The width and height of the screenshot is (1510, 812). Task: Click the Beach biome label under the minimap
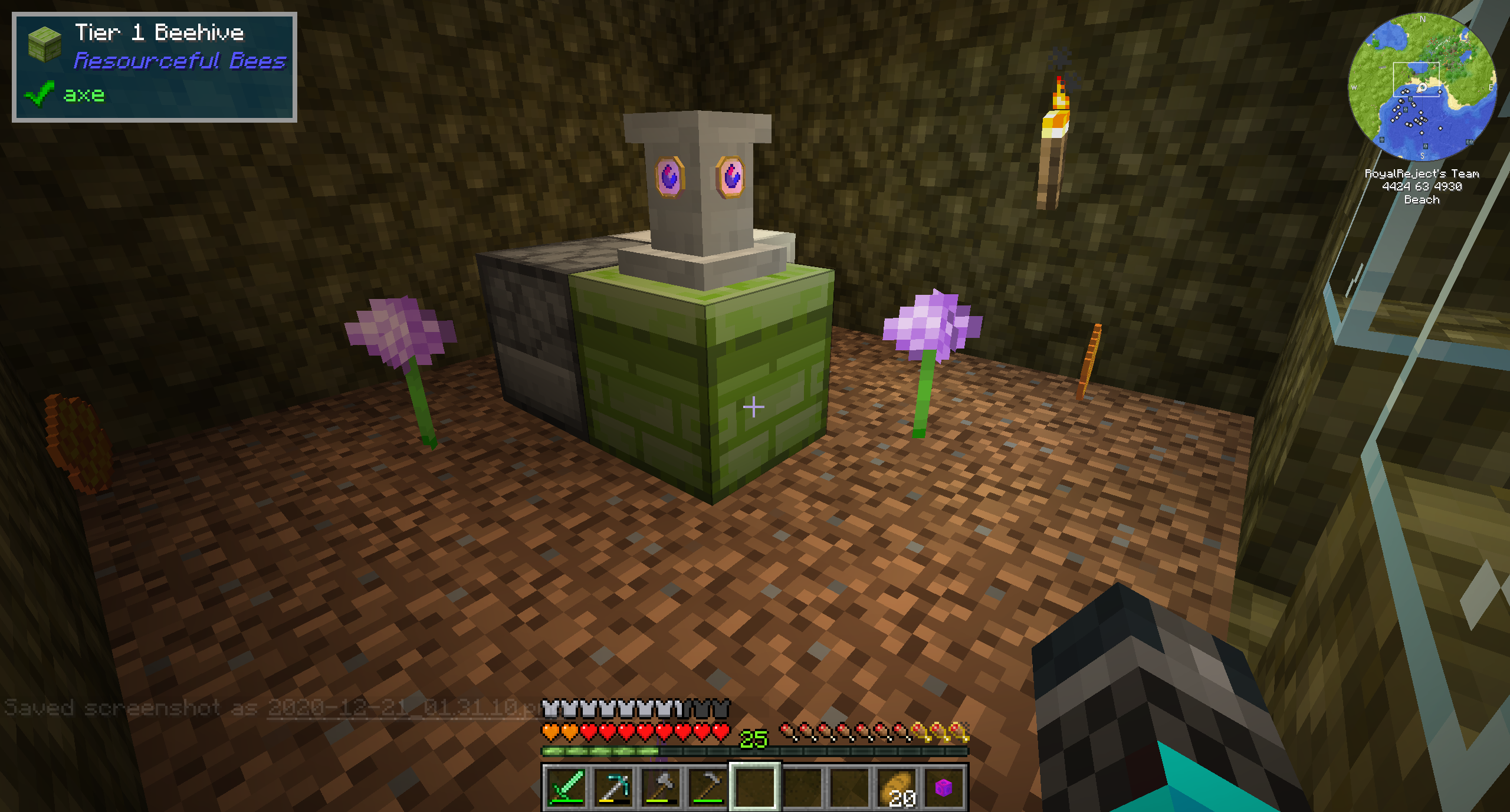1422,200
